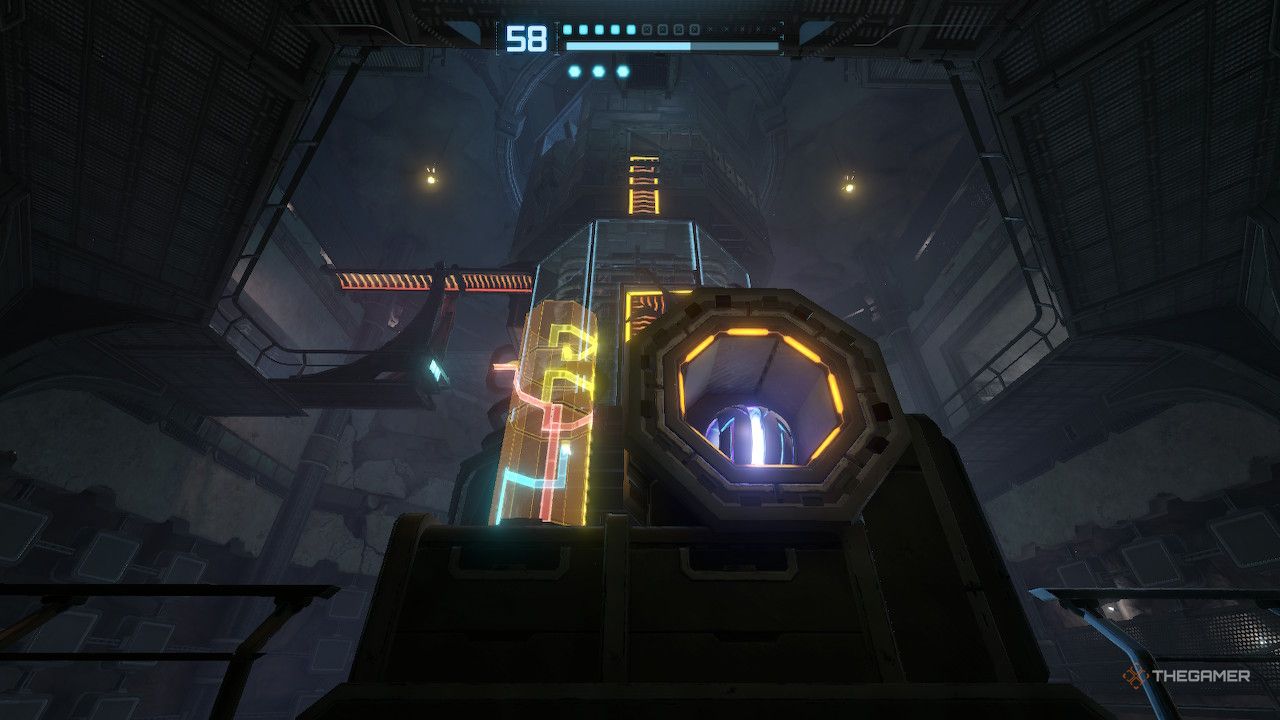The height and width of the screenshot is (720, 1280).
Task: Select the fifth lit energy tank icon
Action: (x=632, y=29)
